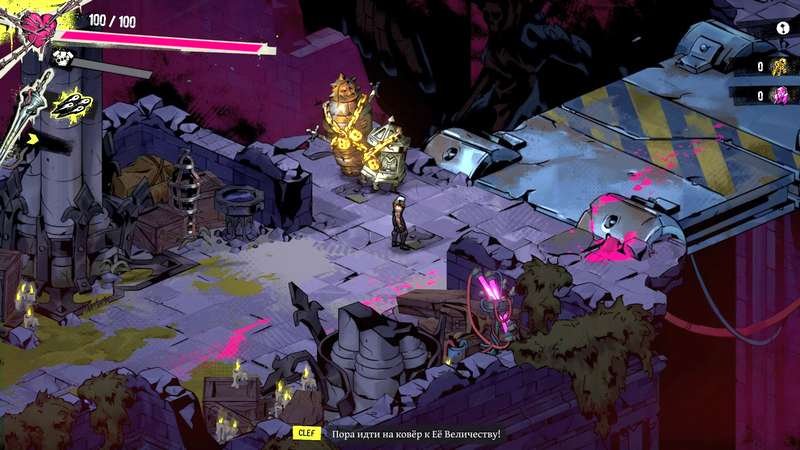Select the gold currency icon
Viewport: 800px width, 450px height.
point(777,66)
